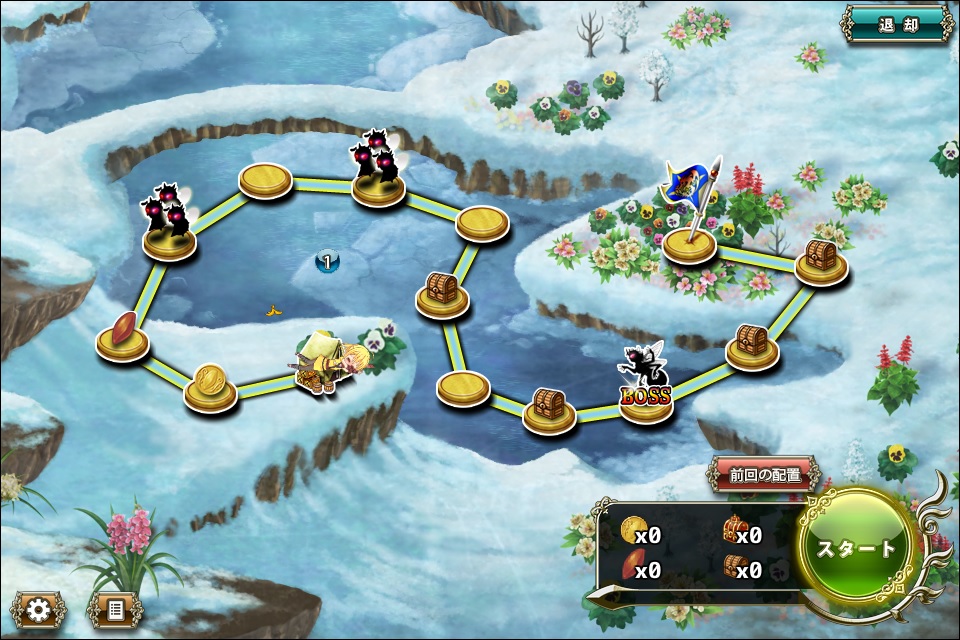Start the stage with the green スタート button
Image resolution: width=960 pixels, height=640 pixels.
(856, 548)
